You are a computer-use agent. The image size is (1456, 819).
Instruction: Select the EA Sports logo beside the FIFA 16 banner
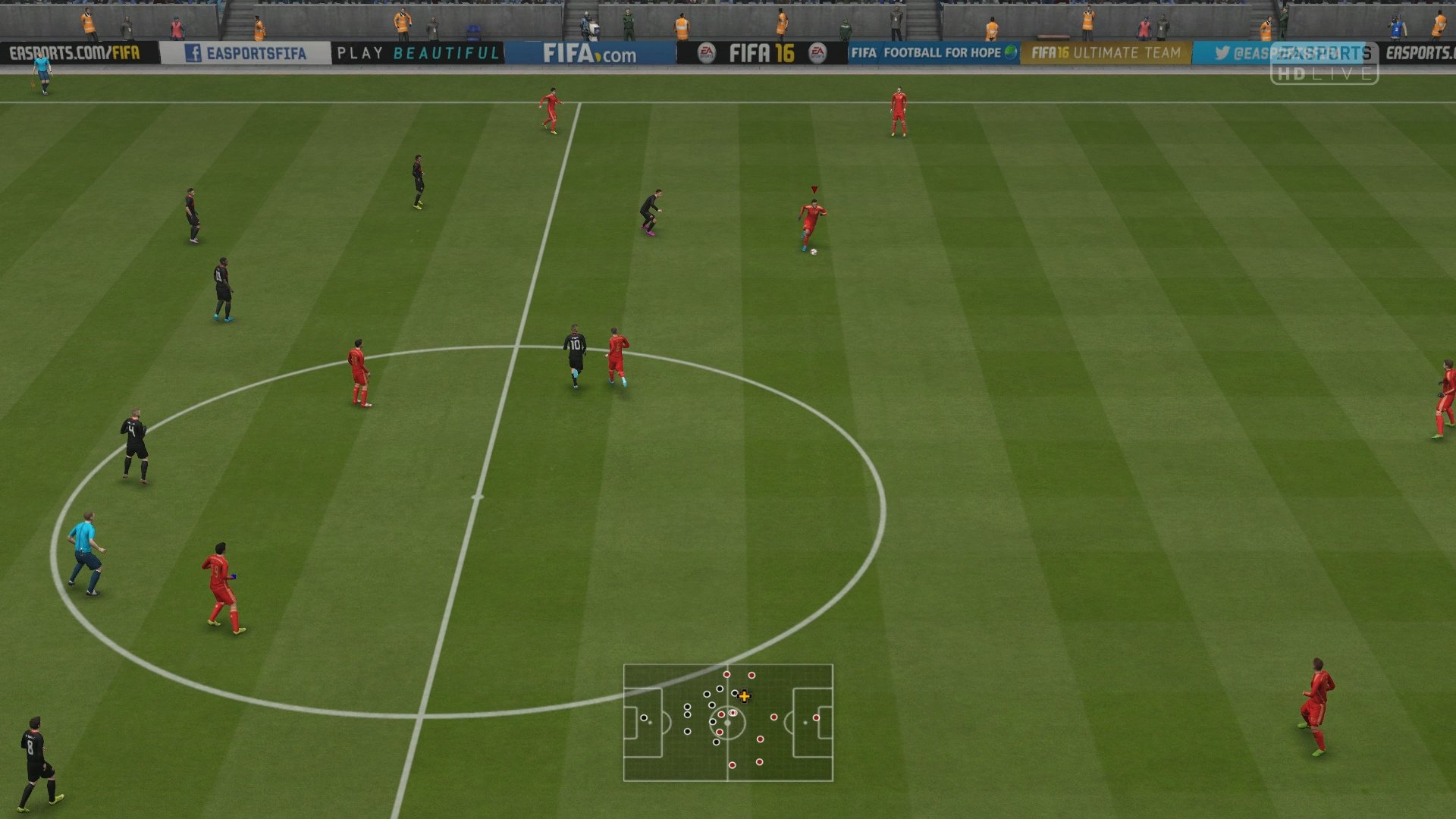tap(705, 52)
